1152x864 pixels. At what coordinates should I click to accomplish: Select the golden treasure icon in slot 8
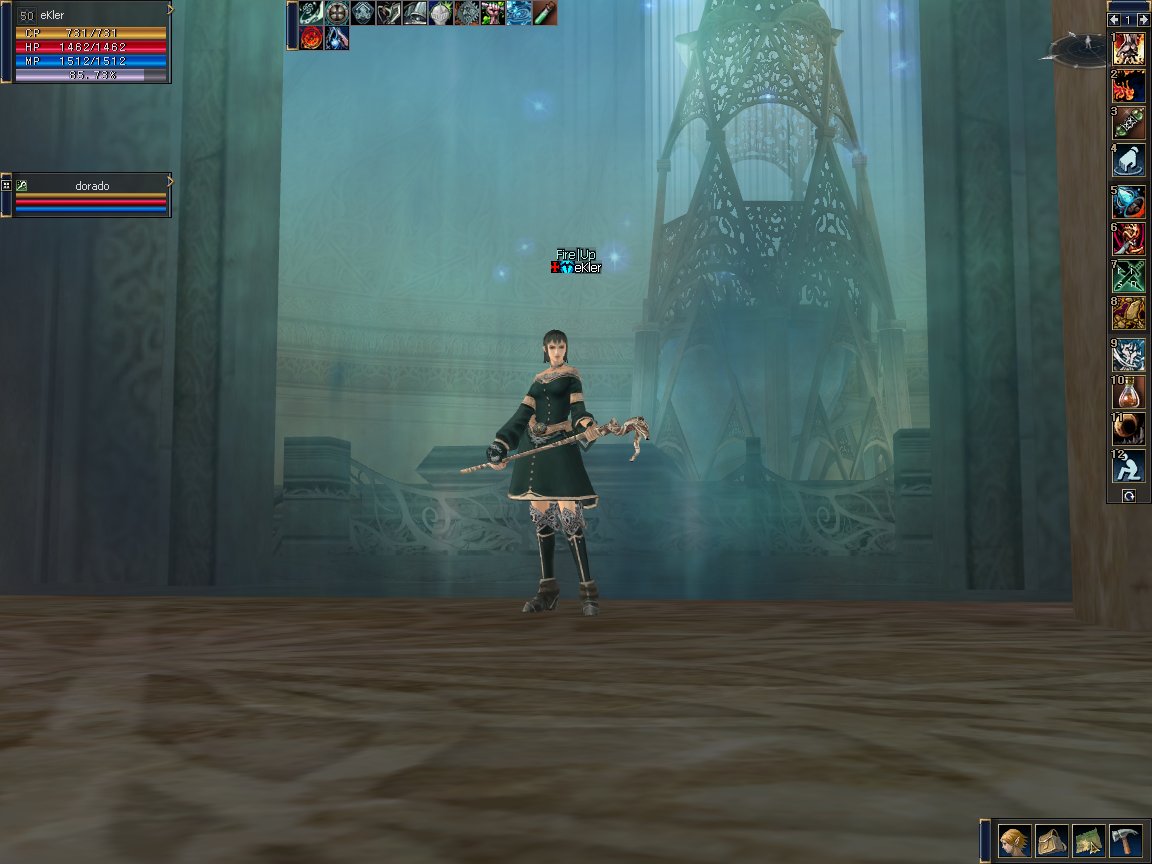[1129, 313]
